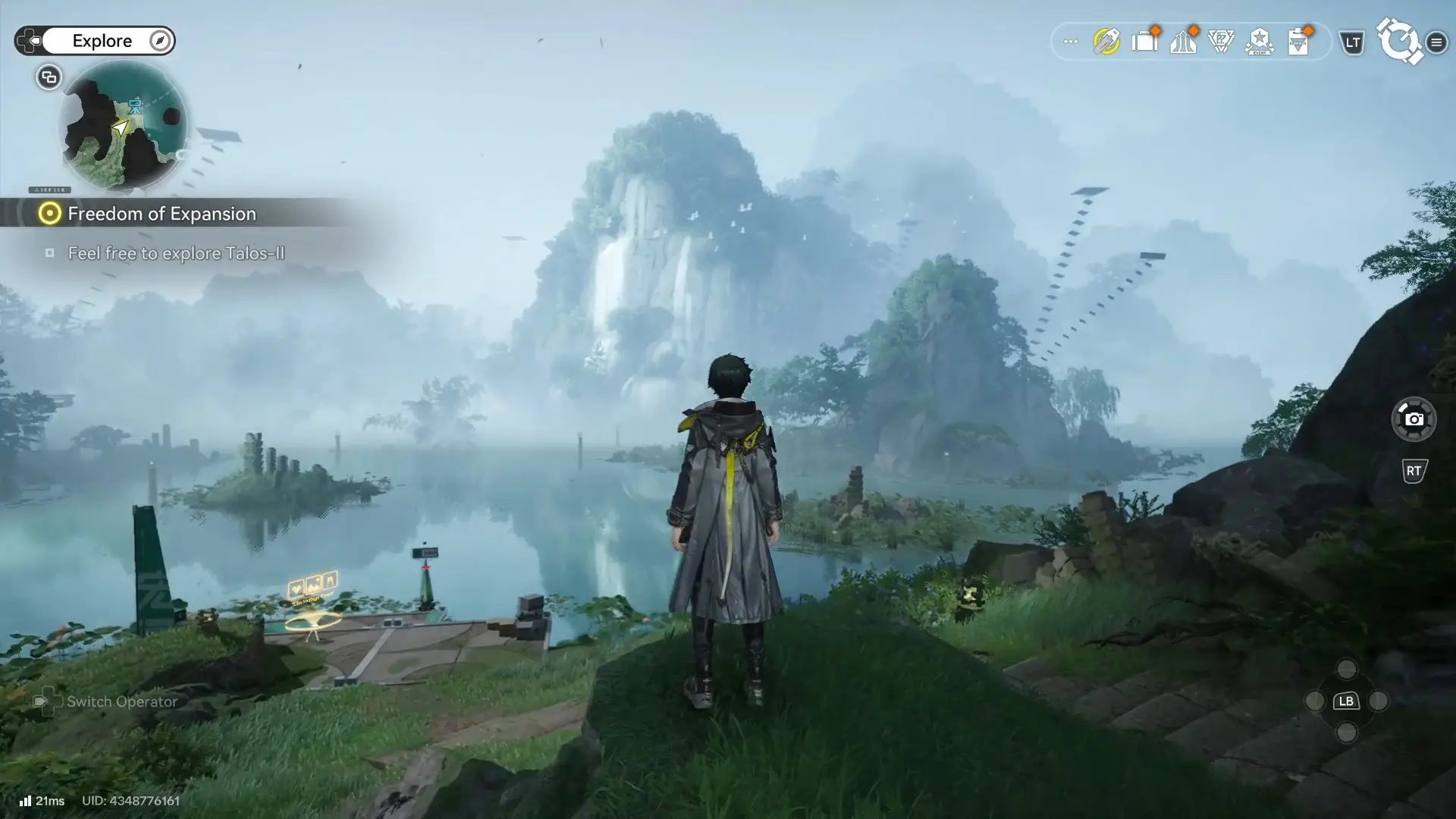Open the briefcase icon in the top bar
The image size is (1456, 819).
1144,42
